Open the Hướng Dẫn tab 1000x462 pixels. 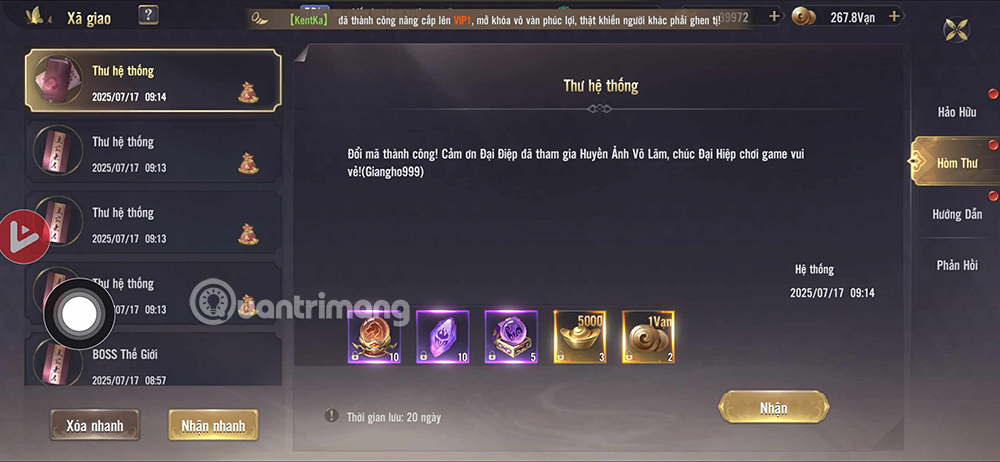point(956,214)
